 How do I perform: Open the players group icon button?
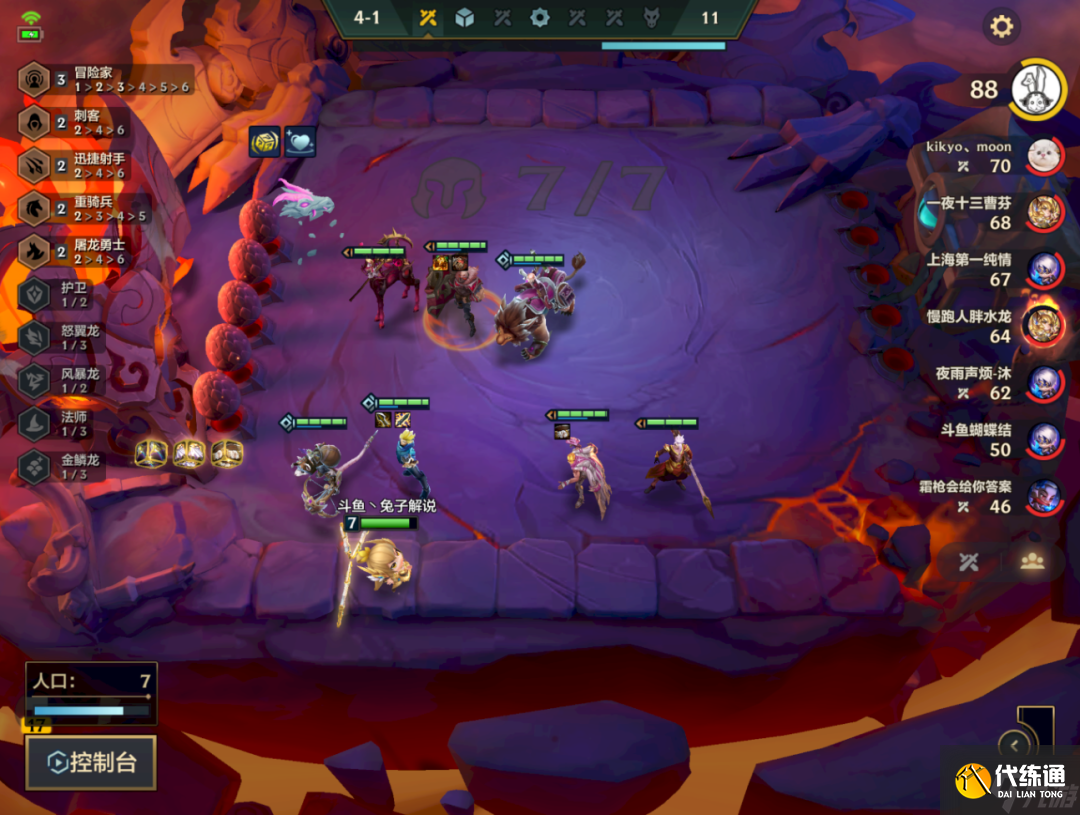pos(1032,561)
